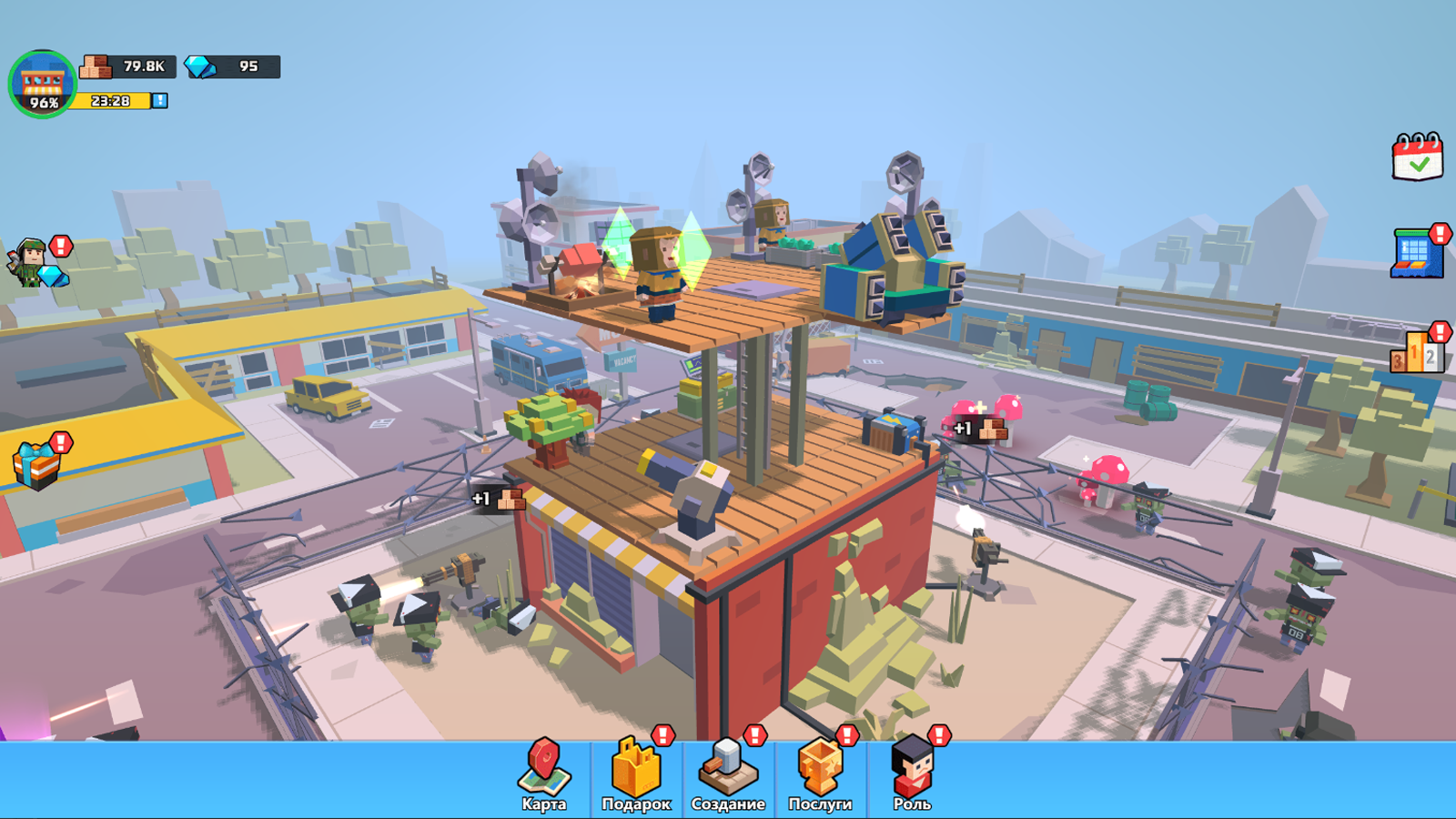Open the Карта map menu

pyautogui.click(x=543, y=778)
